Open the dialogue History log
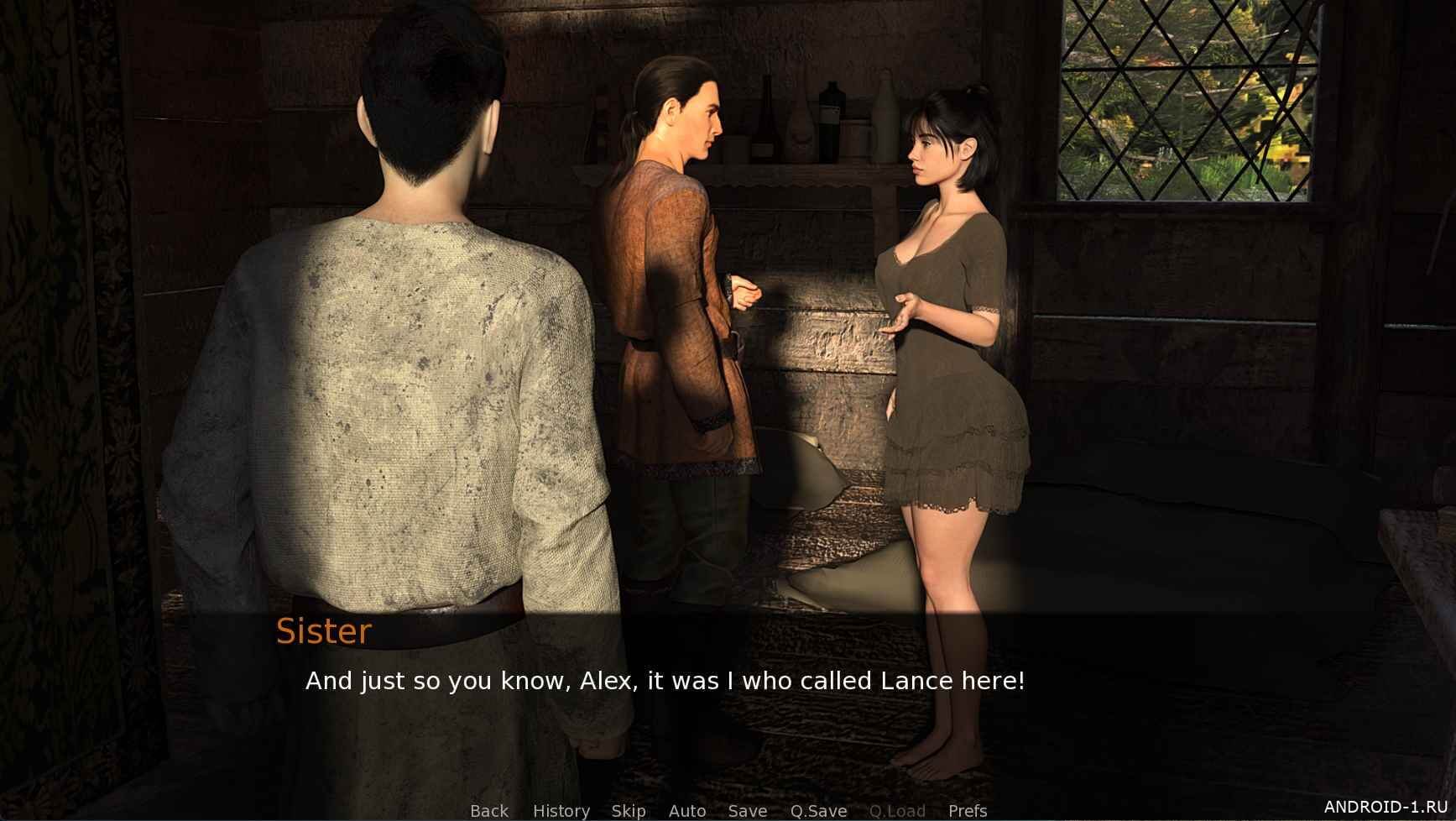This screenshot has height=821, width=1456. coord(561,810)
